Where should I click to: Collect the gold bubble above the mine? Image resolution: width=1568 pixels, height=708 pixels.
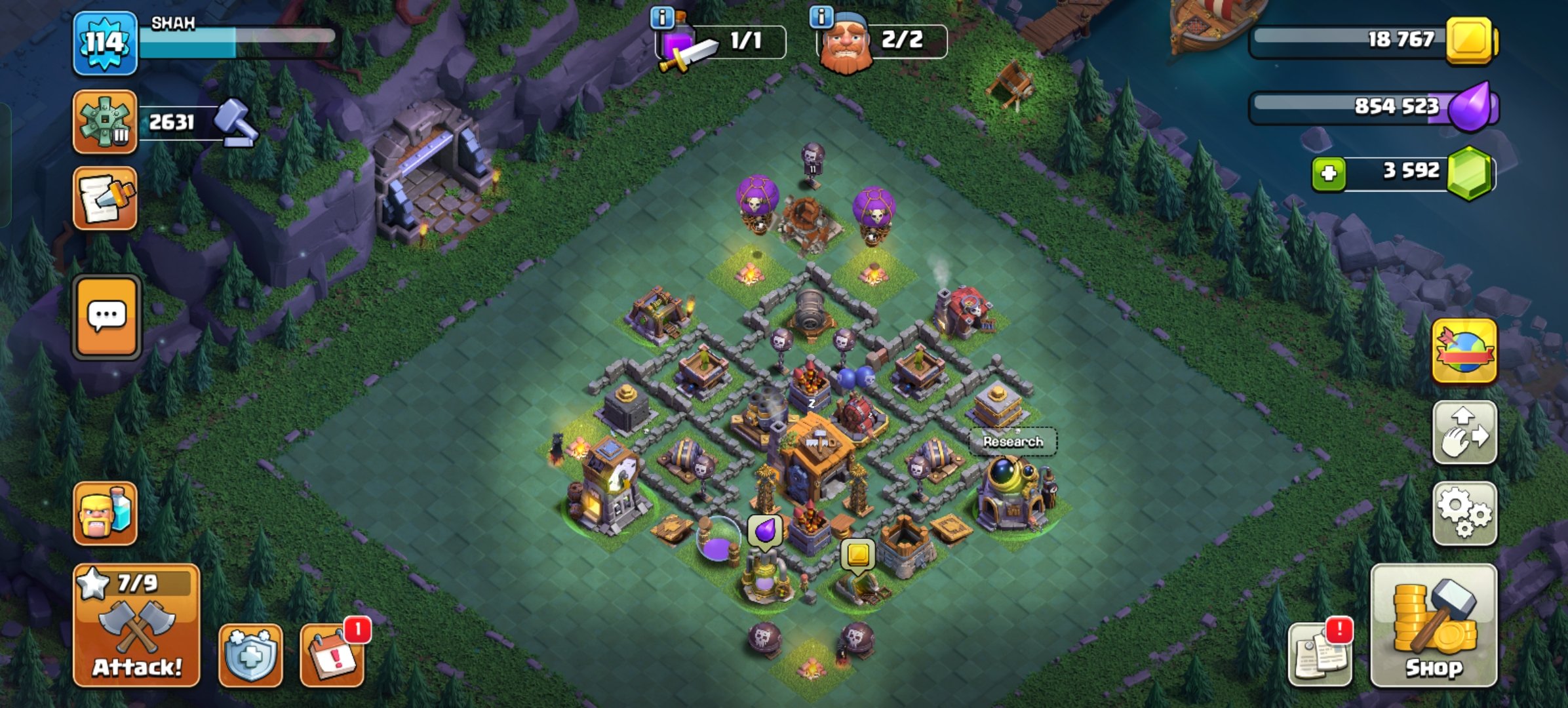coord(857,555)
